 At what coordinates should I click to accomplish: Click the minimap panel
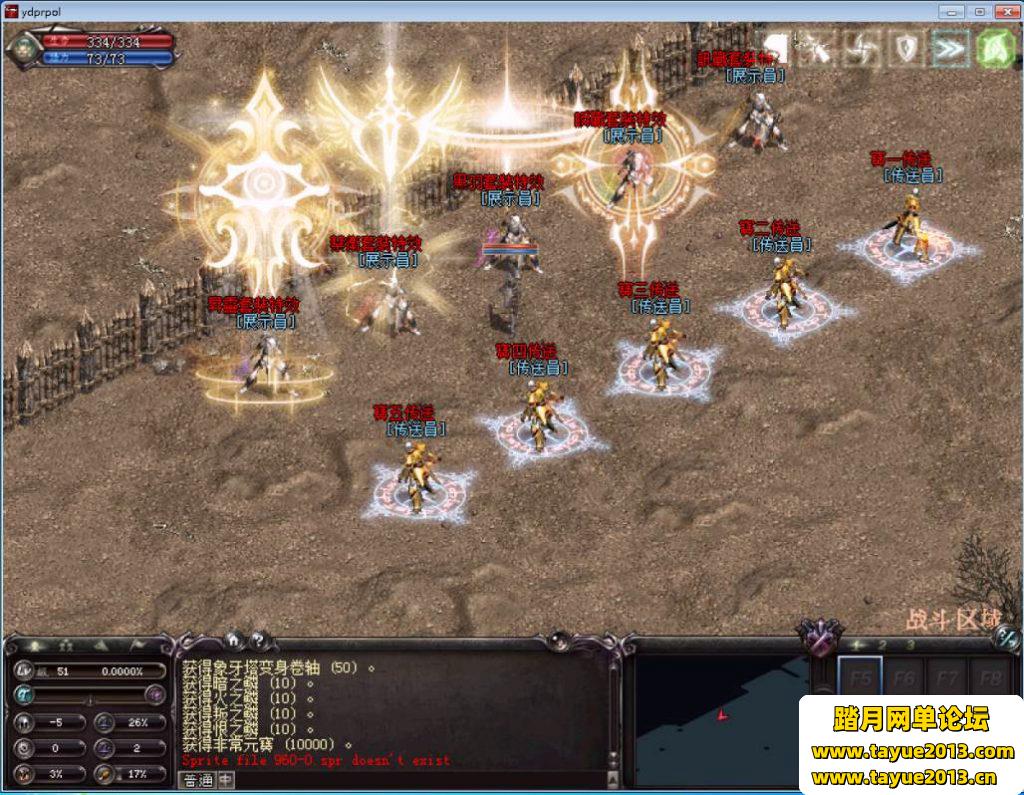click(718, 715)
